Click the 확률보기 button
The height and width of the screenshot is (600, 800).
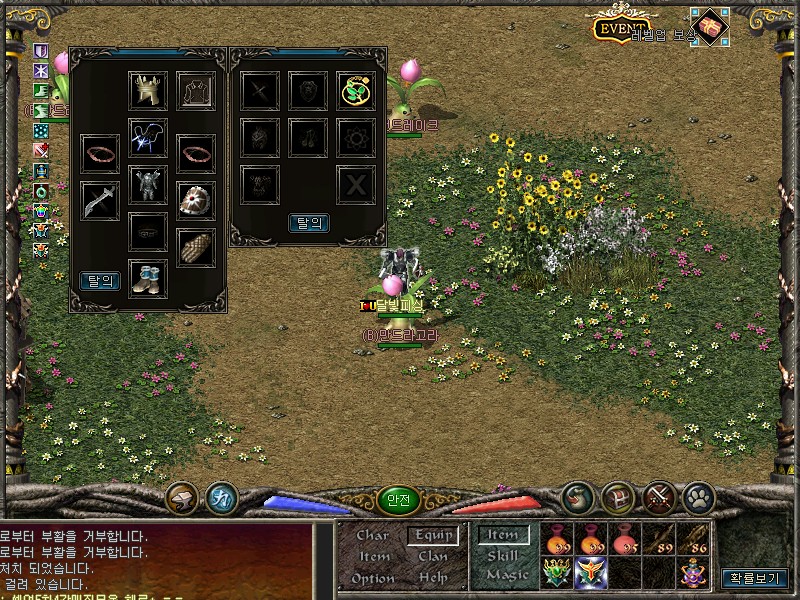(754, 577)
